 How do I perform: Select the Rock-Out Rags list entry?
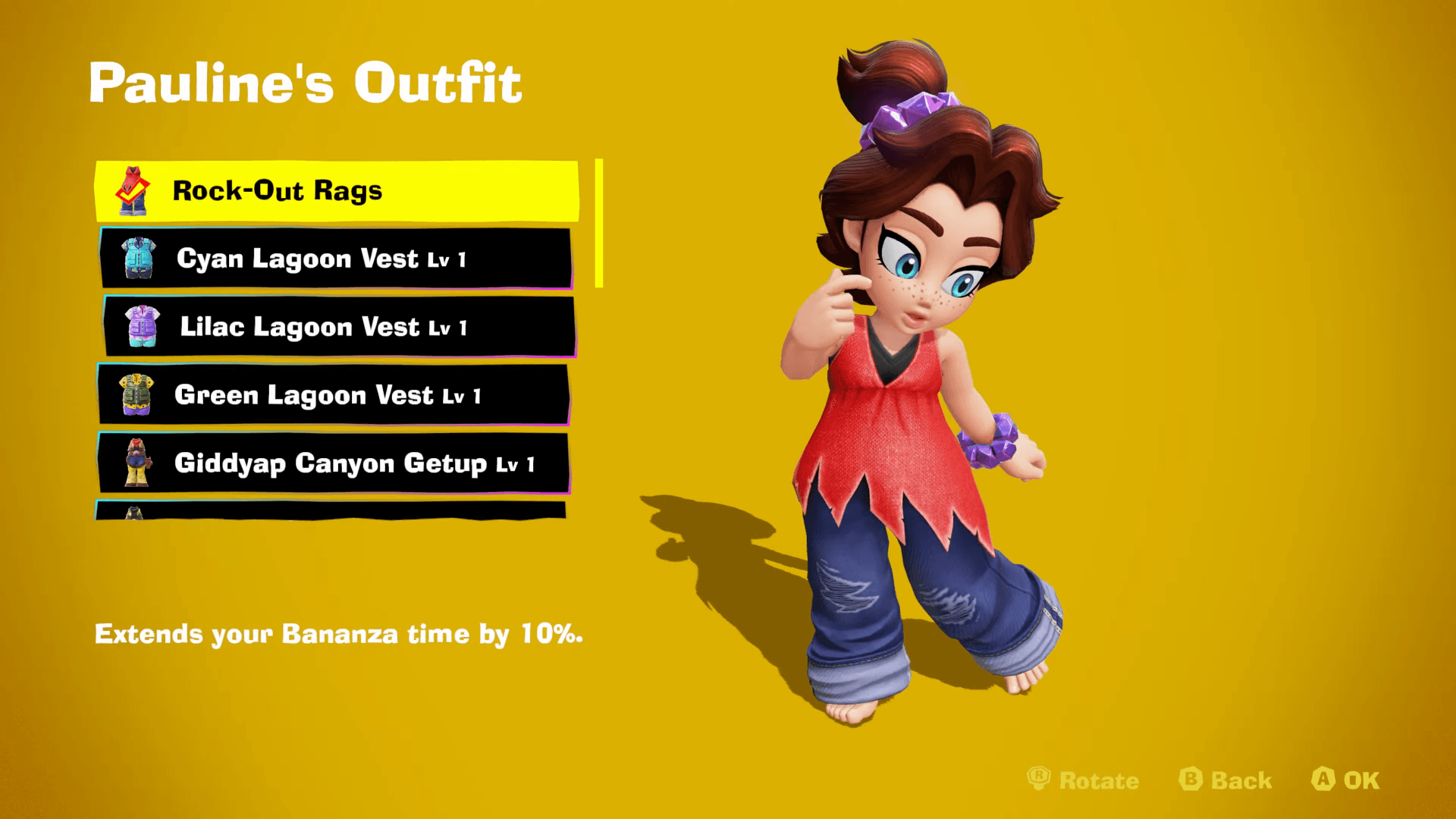[334, 190]
